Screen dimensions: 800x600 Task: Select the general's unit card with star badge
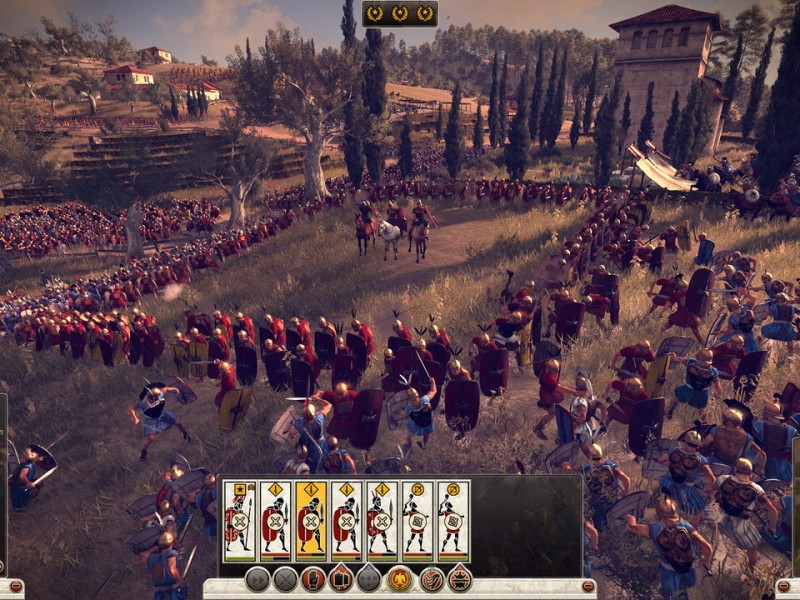click(x=239, y=520)
